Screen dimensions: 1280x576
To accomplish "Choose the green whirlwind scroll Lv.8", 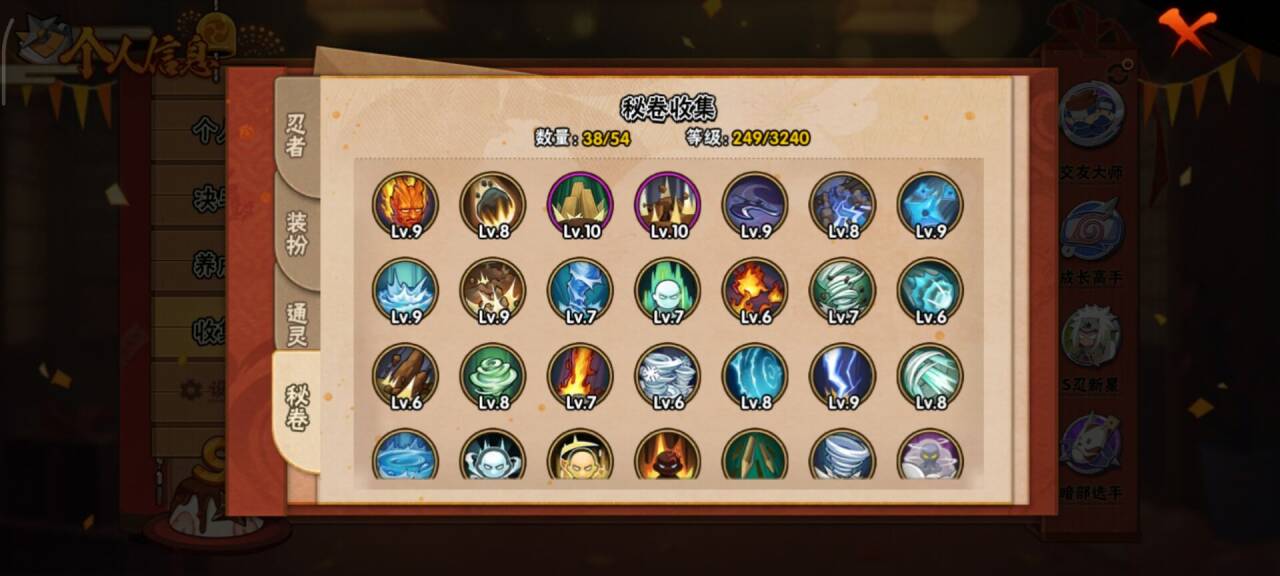I will tap(493, 377).
